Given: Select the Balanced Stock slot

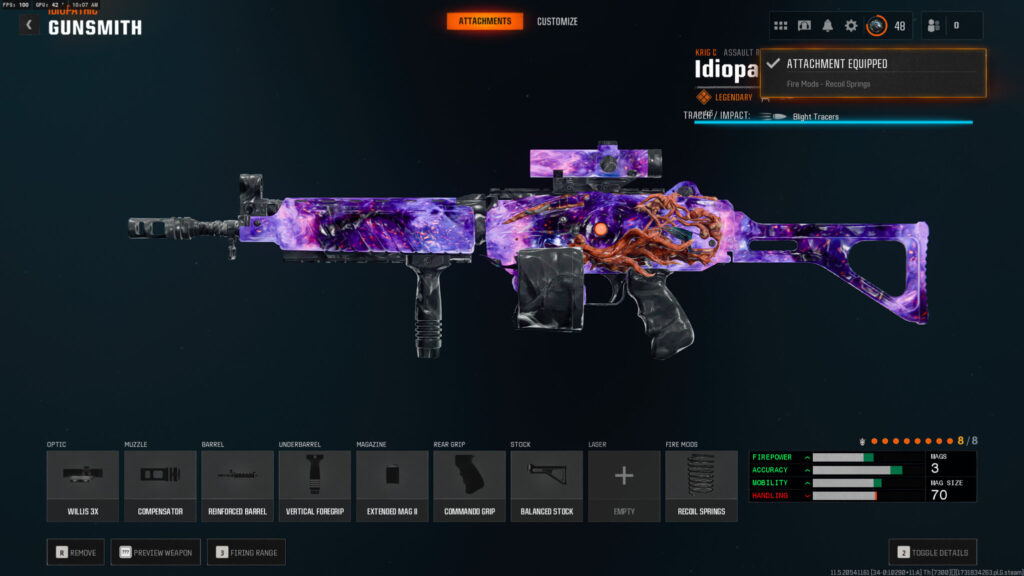Looking at the screenshot, I should (x=547, y=485).
